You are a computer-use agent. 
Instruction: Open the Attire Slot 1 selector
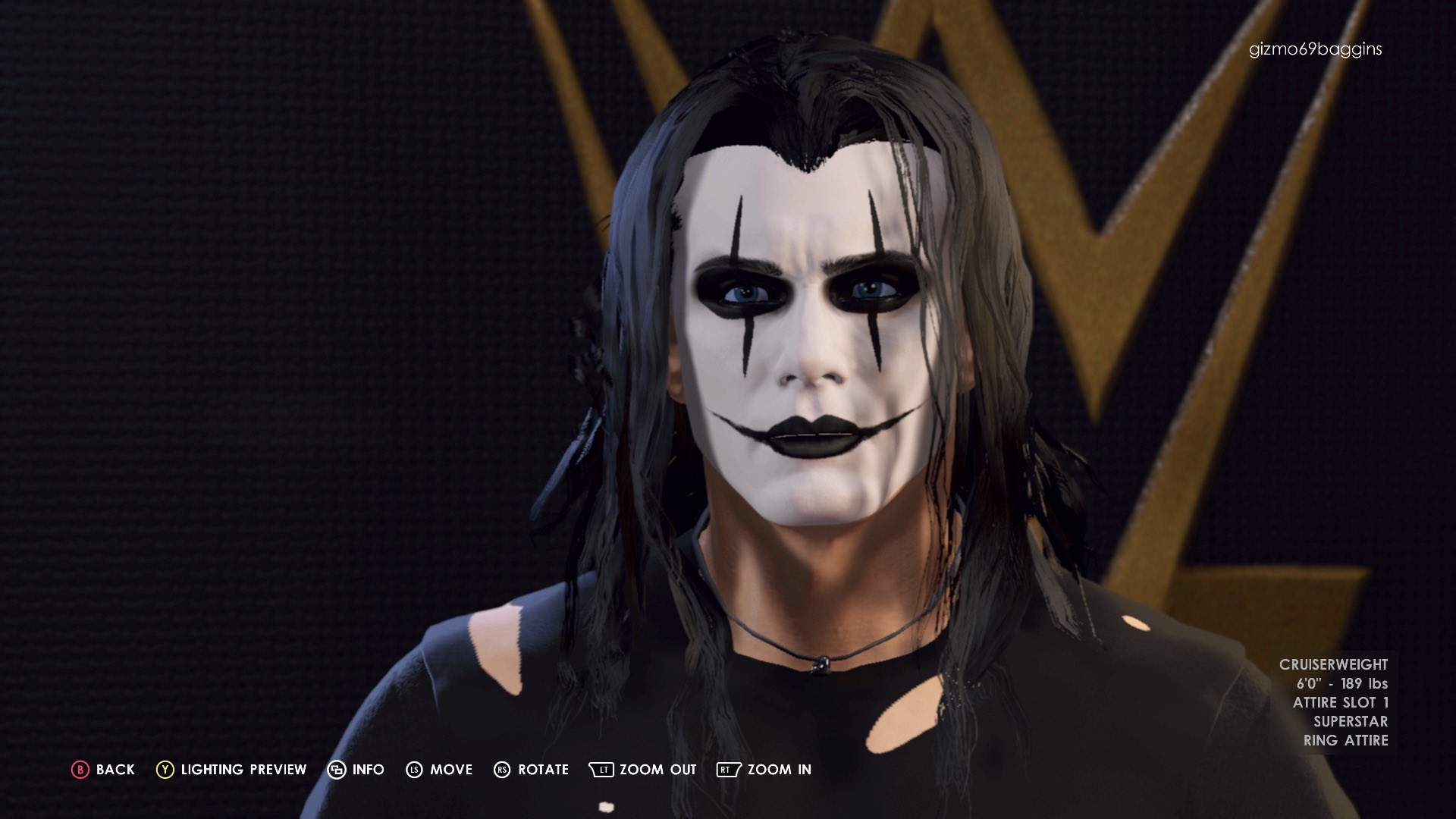[x=1341, y=704]
